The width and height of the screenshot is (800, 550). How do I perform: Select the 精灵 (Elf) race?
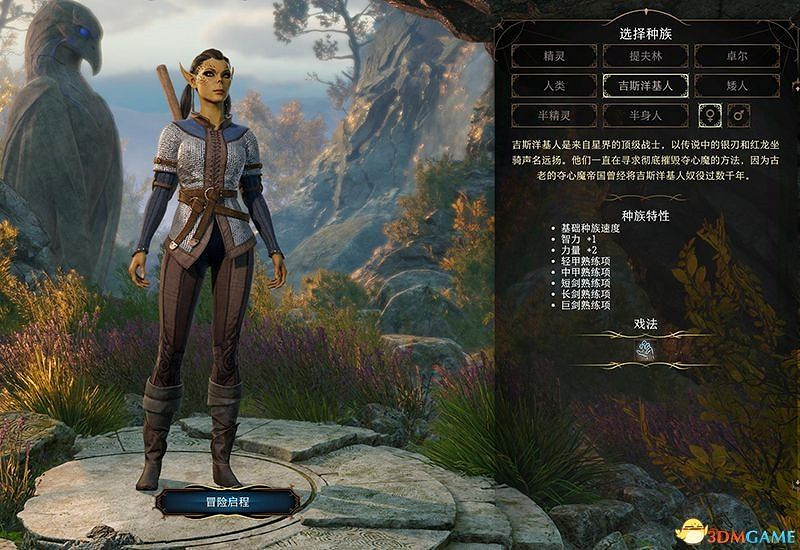[x=552, y=56]
